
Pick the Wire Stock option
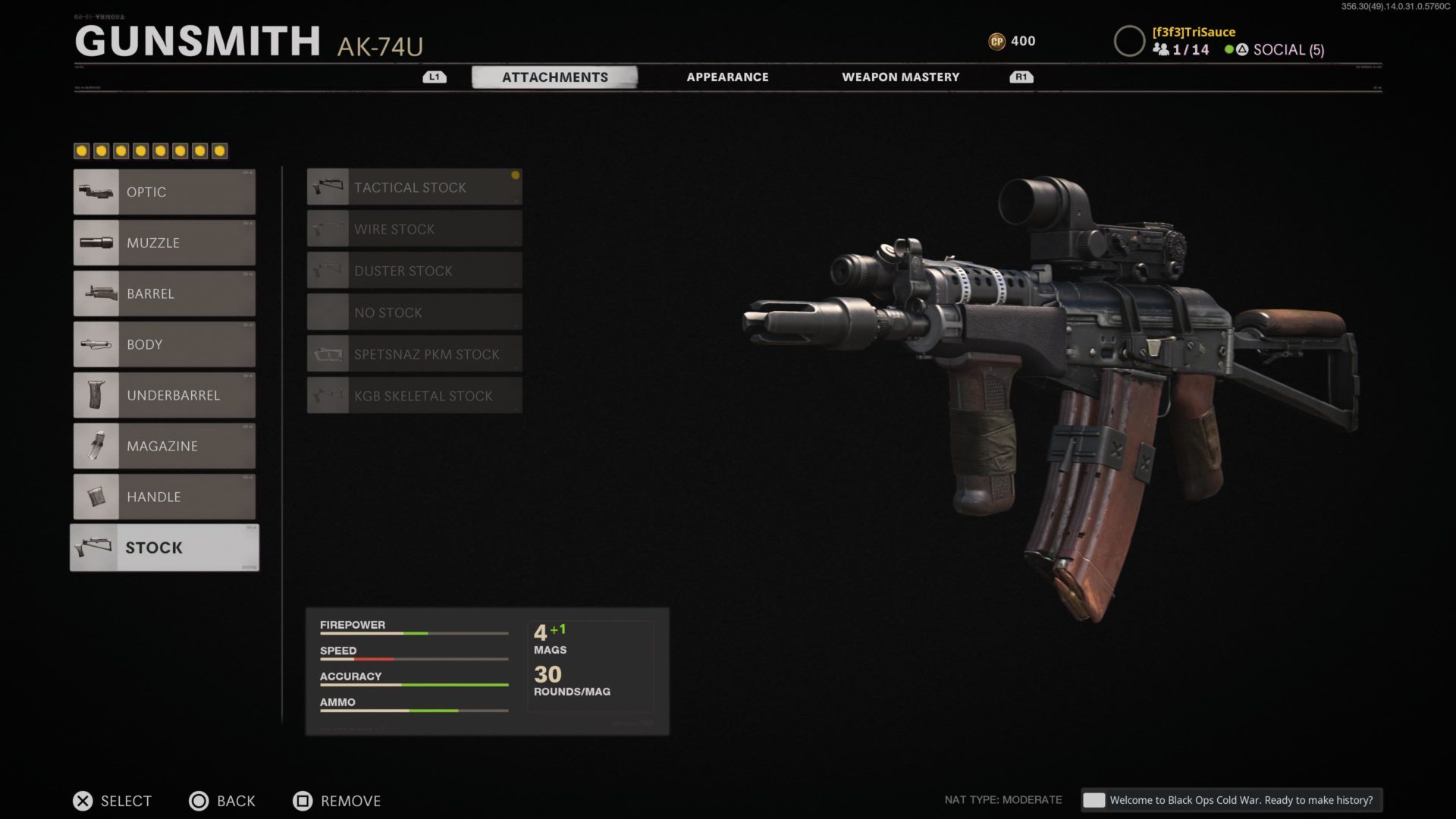click(x=414, y=229)
